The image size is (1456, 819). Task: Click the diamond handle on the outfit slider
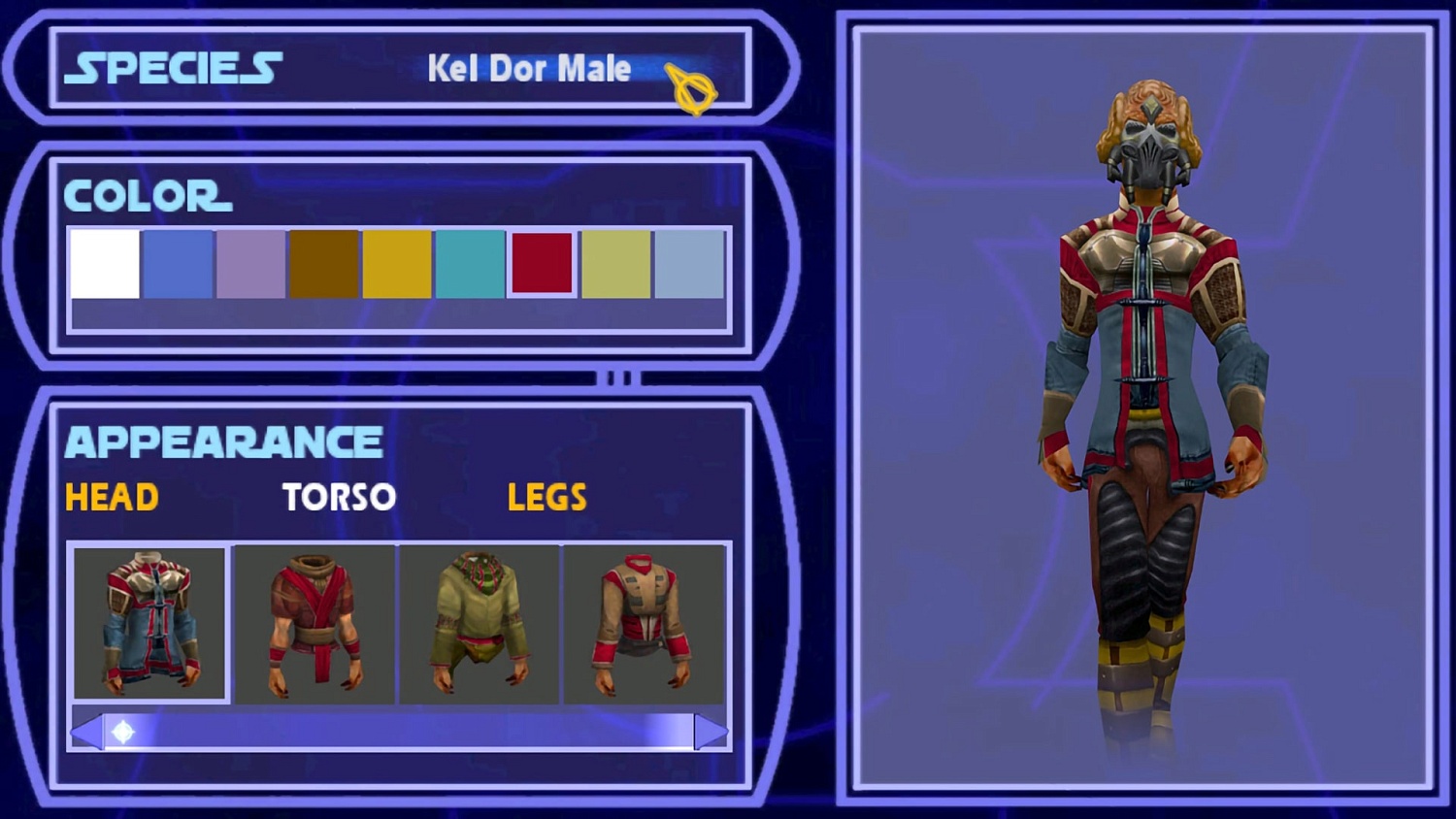tap(122, 733)
